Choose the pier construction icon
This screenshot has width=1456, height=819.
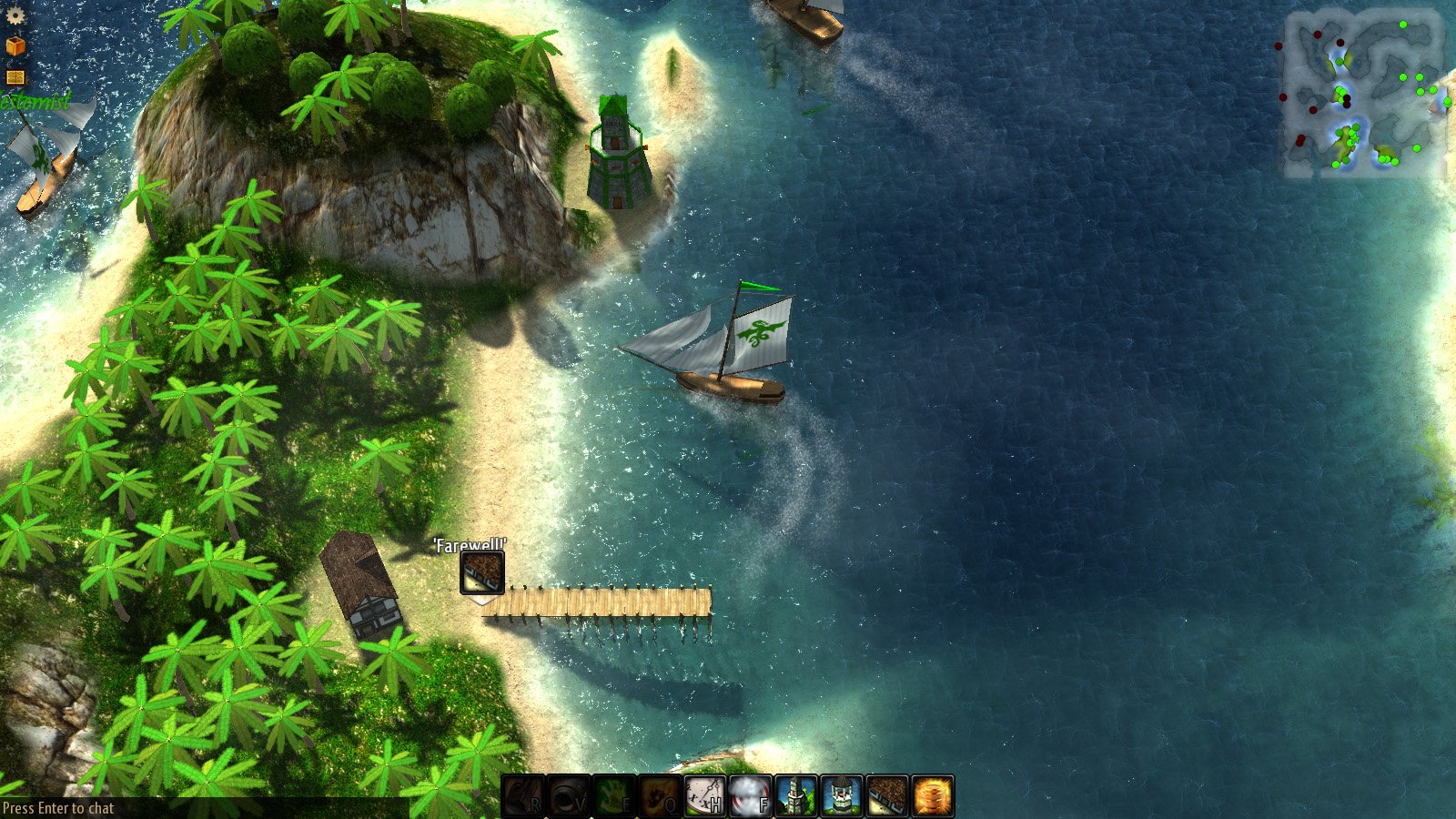(885, 792)
